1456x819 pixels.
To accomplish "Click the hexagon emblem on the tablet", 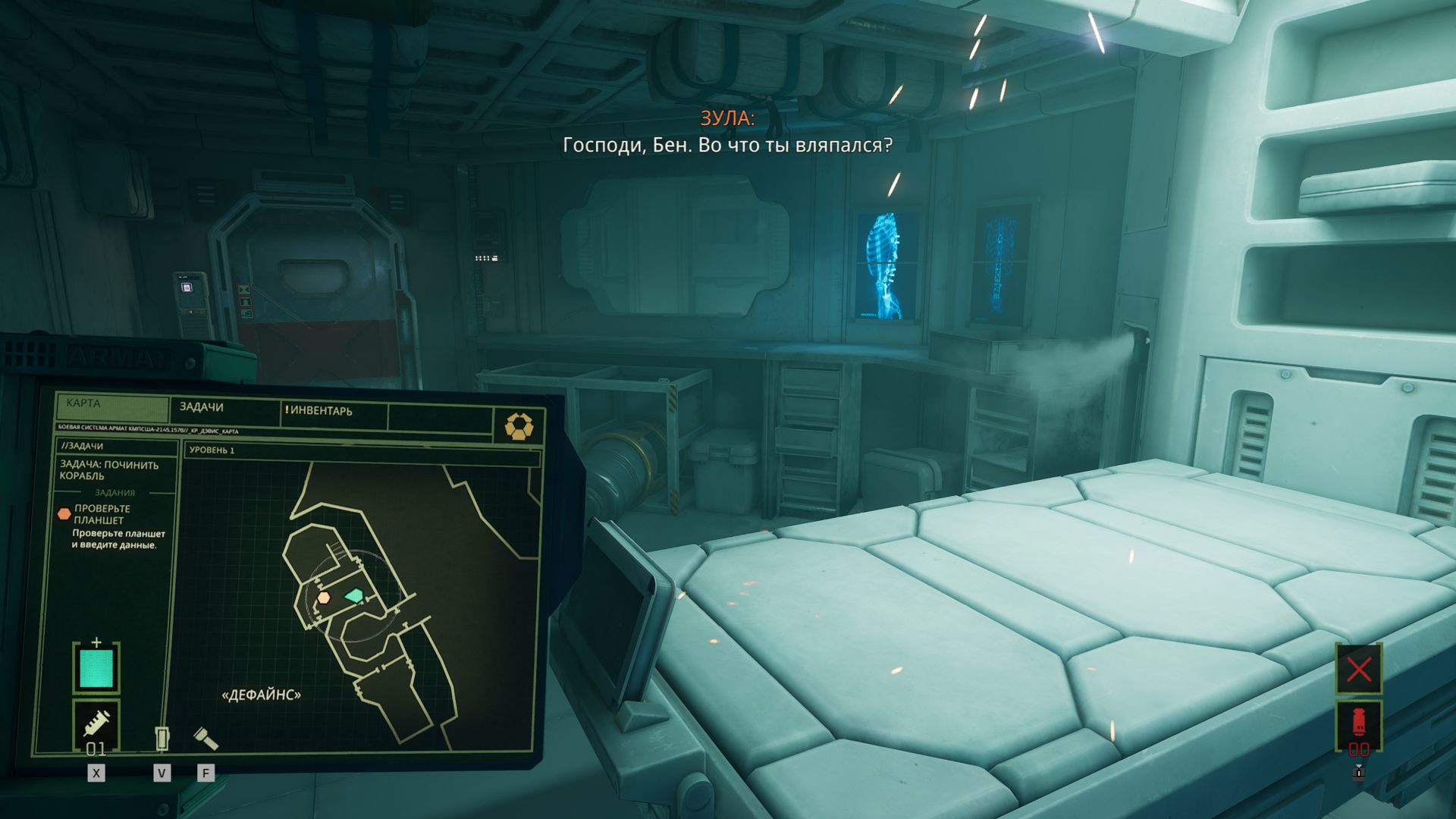I will pos(519,426).
